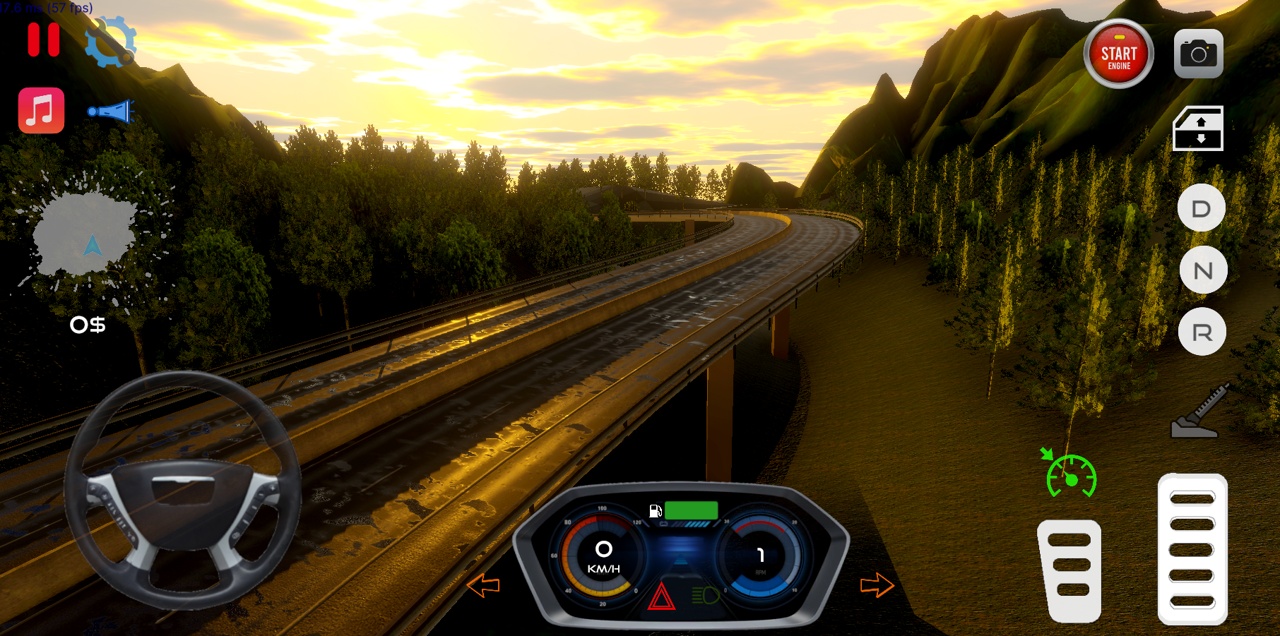1280x636 pixels.
Task: Tap the accelerator pedal
Action: click(x=1192, y=549)
